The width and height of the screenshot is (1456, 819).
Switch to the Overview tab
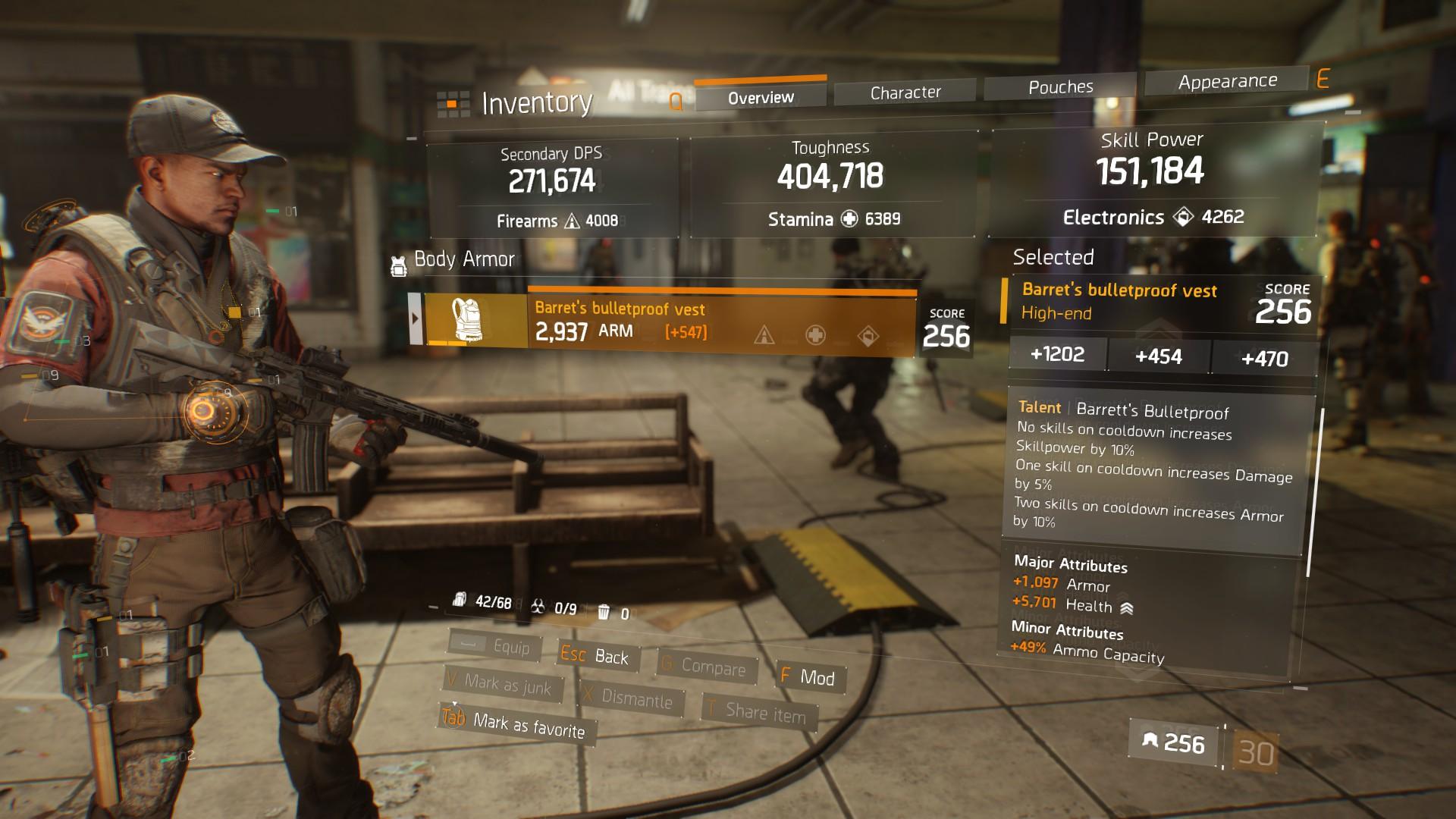click(761, 97)
